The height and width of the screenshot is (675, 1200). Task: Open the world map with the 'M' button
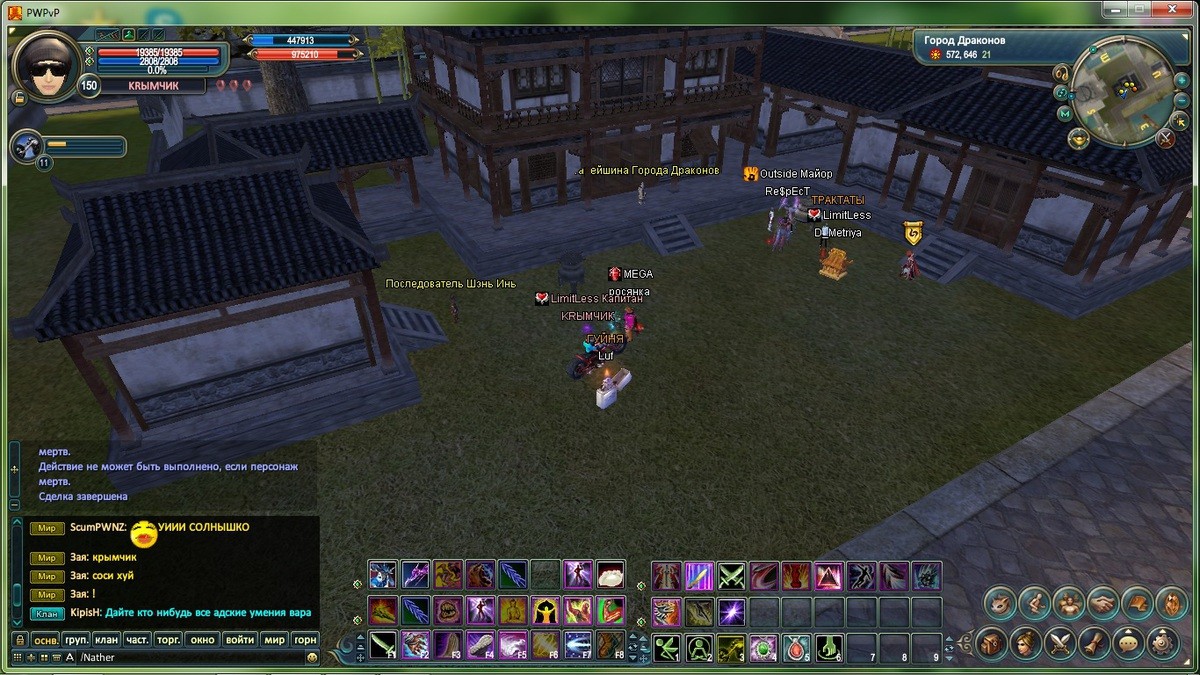point(1065,114)
